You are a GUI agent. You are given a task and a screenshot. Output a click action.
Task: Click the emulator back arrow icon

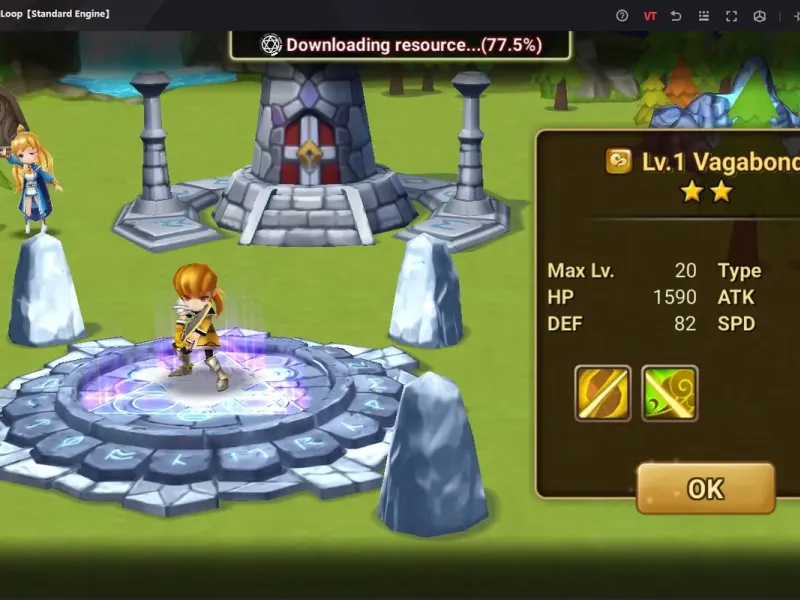click(x=677, y=15)
